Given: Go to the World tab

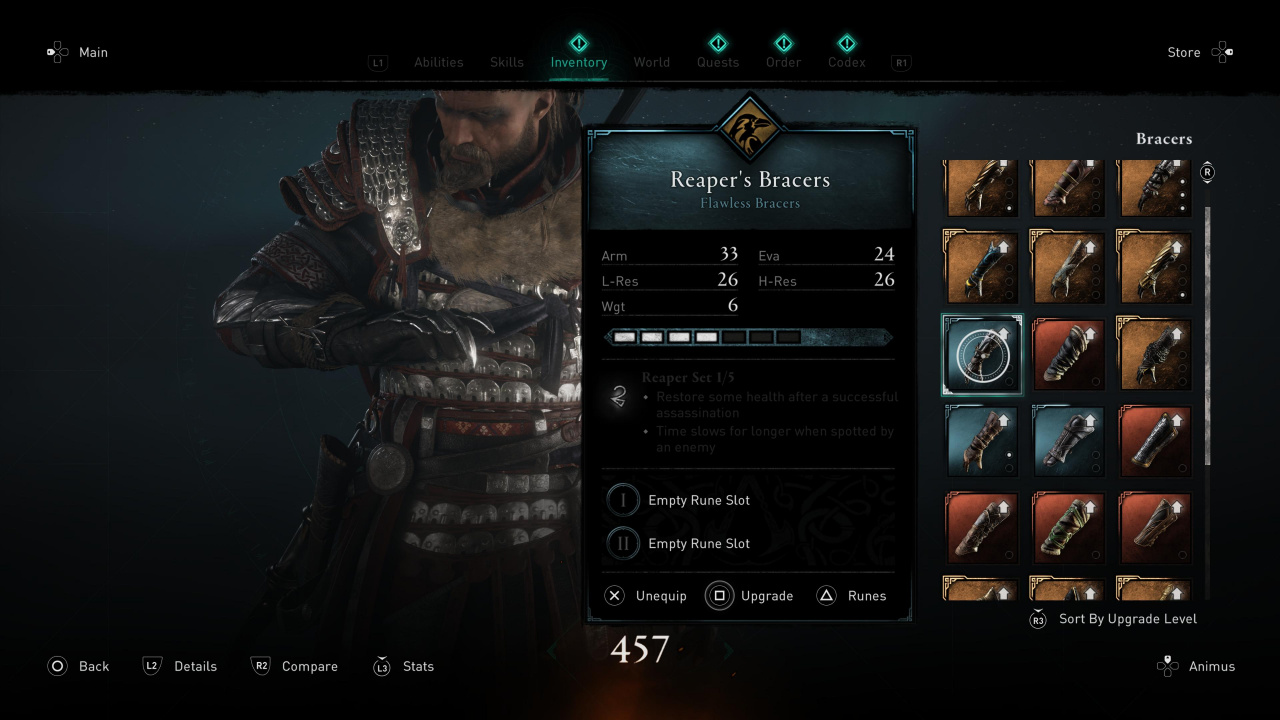Looking at the screenshot, I should 651,62.
